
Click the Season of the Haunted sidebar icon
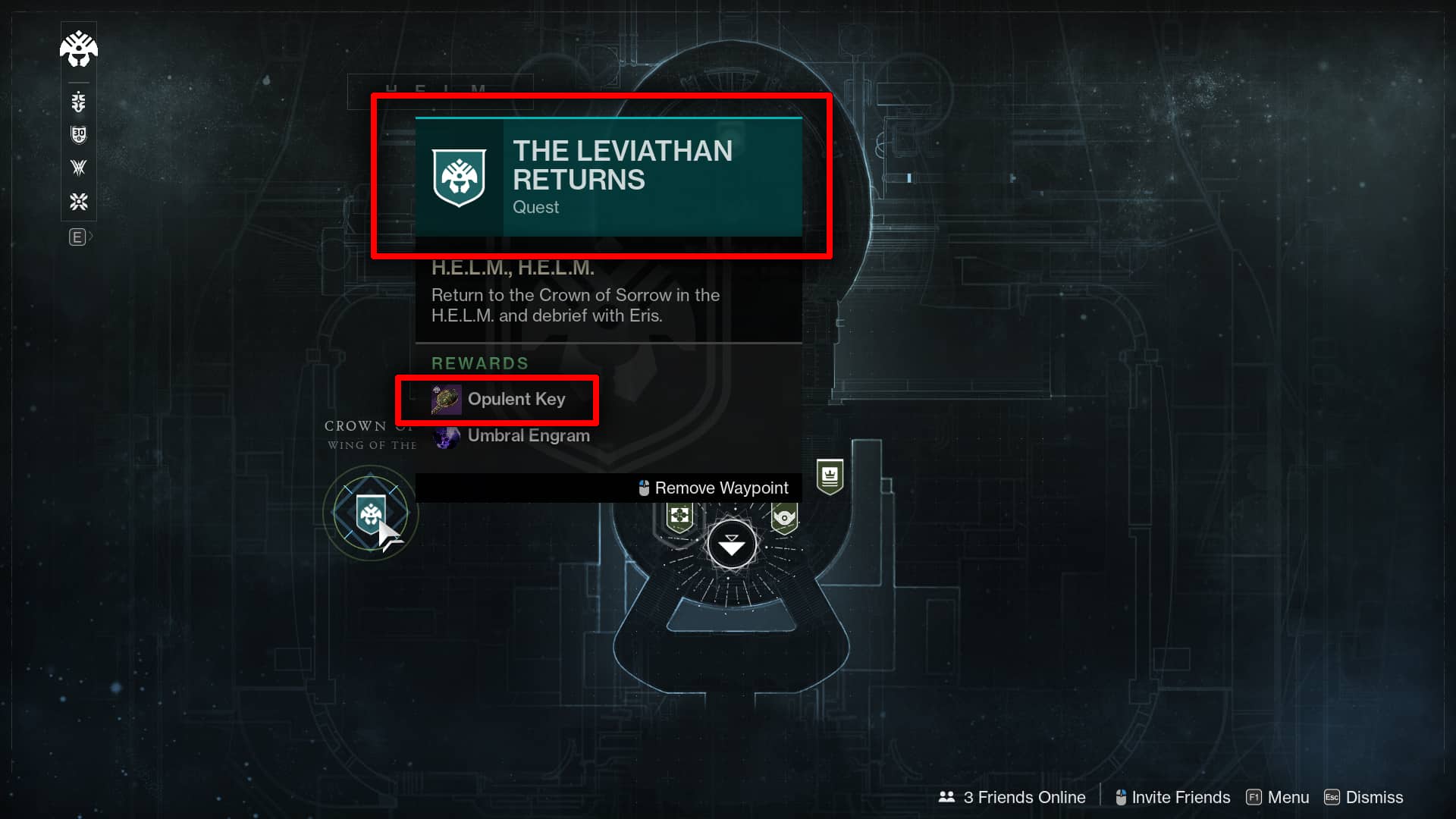pos(78,101)
